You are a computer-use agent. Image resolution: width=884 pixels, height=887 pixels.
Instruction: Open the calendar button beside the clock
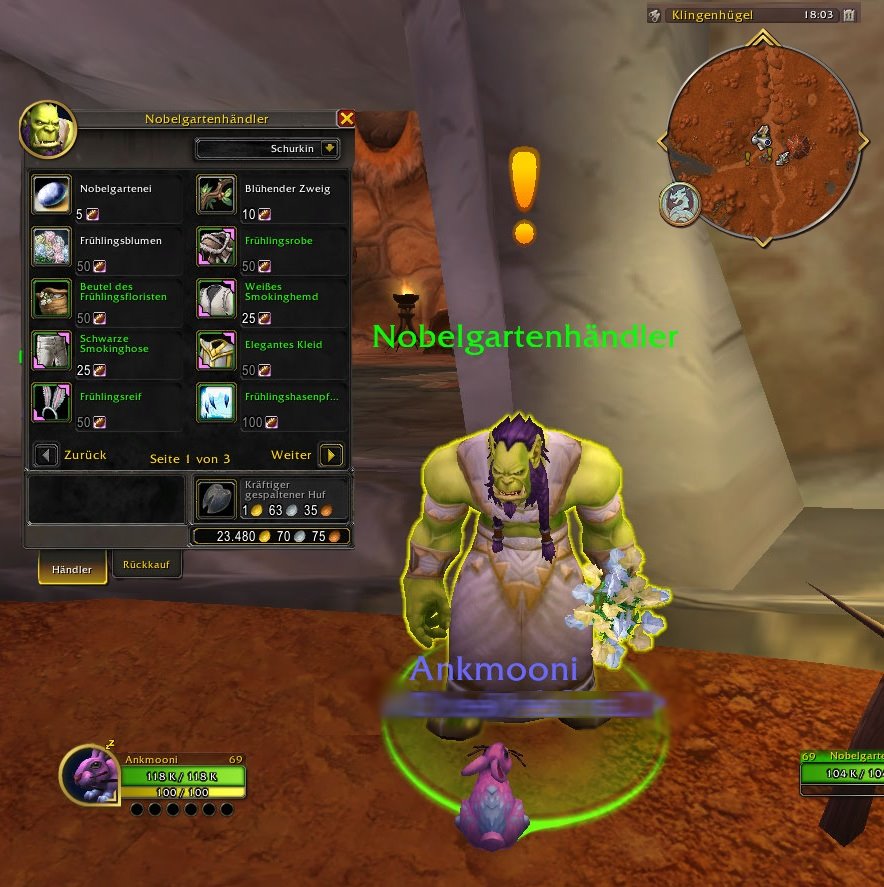(848, 15)
